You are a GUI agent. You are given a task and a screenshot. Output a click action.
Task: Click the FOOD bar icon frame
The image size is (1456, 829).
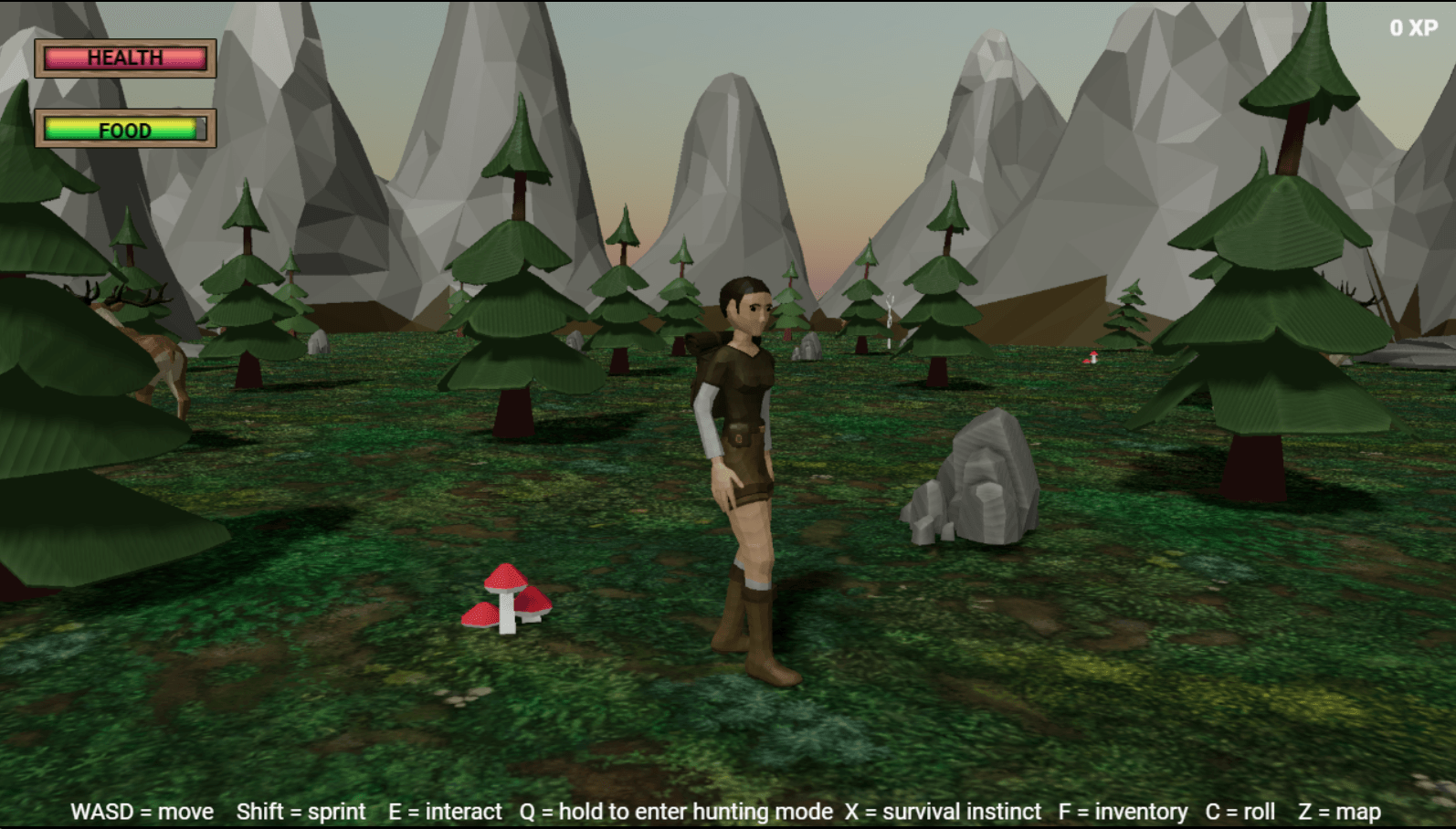pyautogui.click(x=125, y=130)
